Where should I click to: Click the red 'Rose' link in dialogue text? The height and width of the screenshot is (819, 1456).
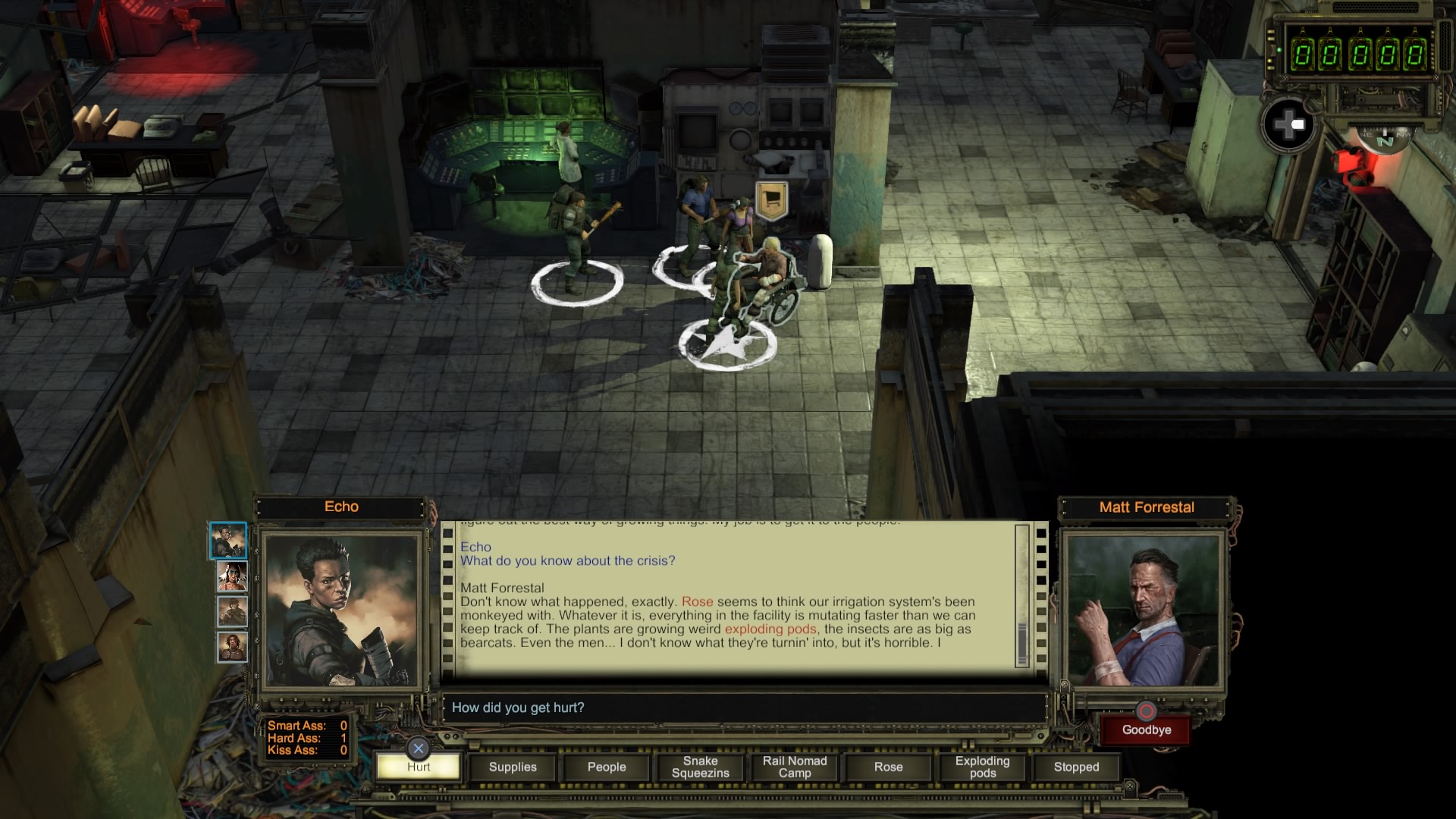(697, 602)
